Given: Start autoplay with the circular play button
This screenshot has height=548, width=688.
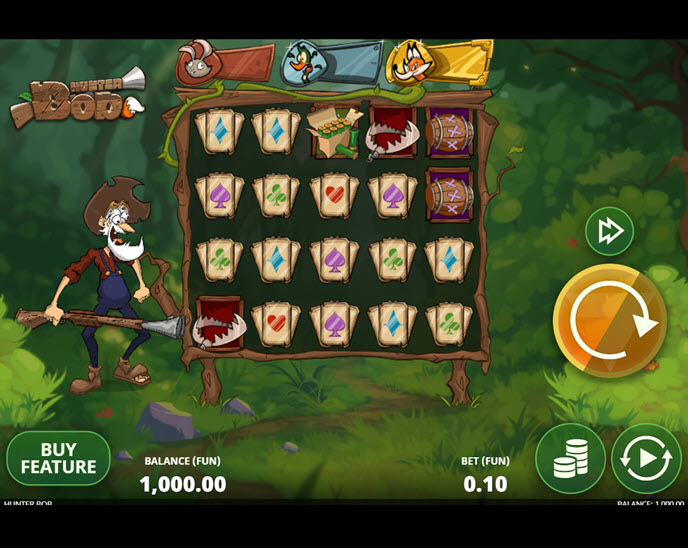Looking at the screenshot, I should [x=646, y=459].
